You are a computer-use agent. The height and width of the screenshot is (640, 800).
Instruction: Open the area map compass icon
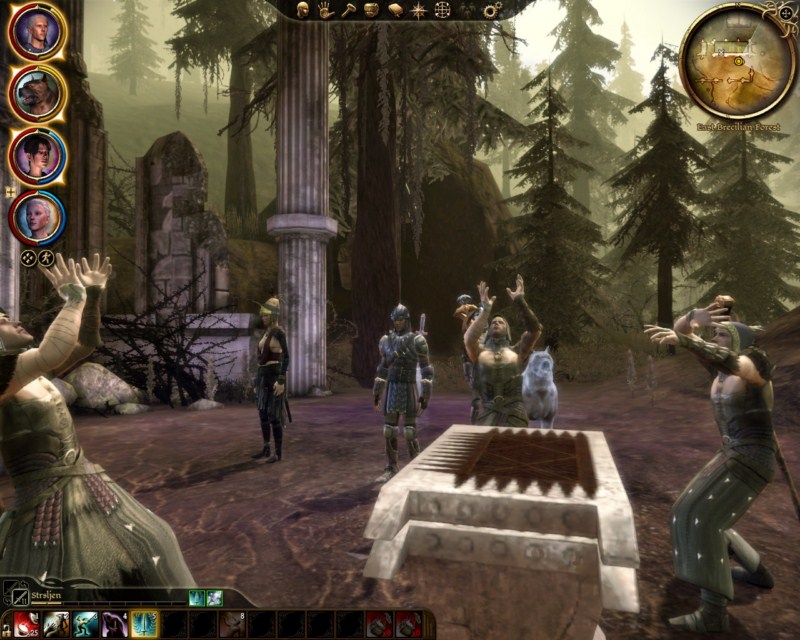click(418, 10)
